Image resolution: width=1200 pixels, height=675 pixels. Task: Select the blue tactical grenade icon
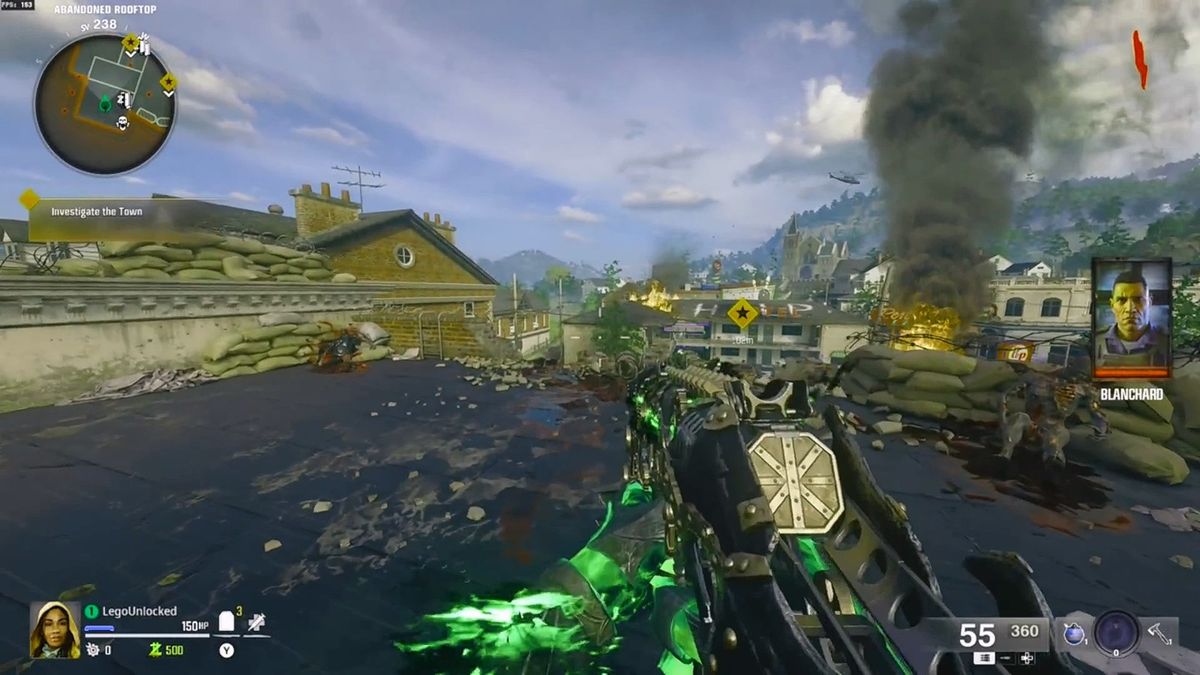pos(1074,633)
